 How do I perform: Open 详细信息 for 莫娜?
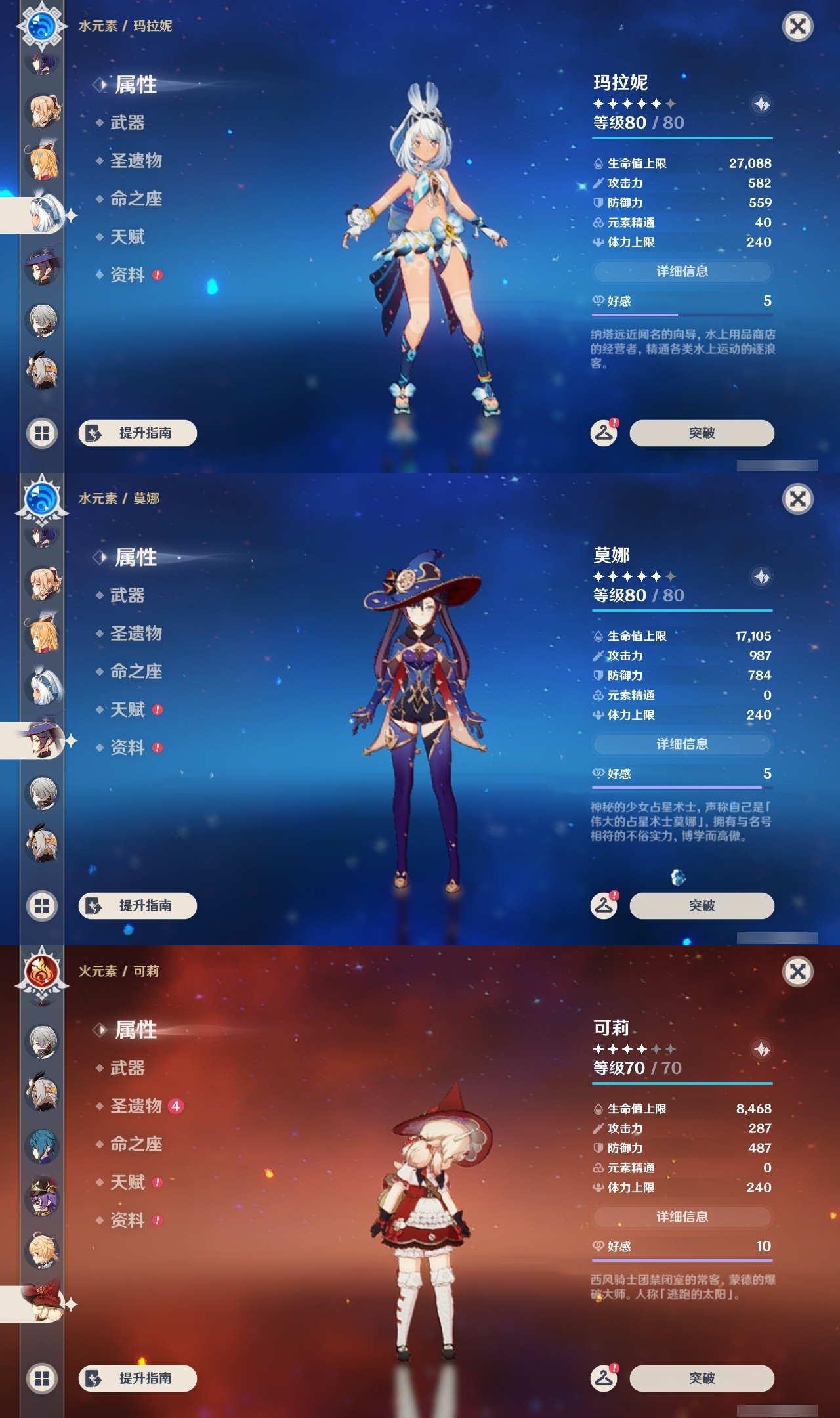point(682,744)
